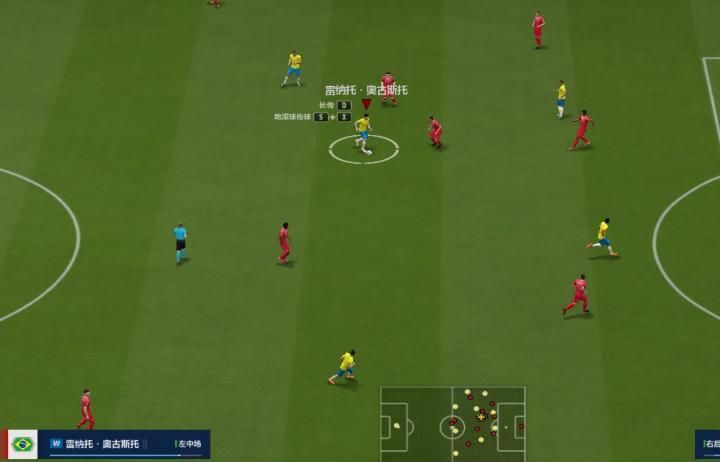
Task: Select the Brazil flag team badge
Action: [22, 444]
